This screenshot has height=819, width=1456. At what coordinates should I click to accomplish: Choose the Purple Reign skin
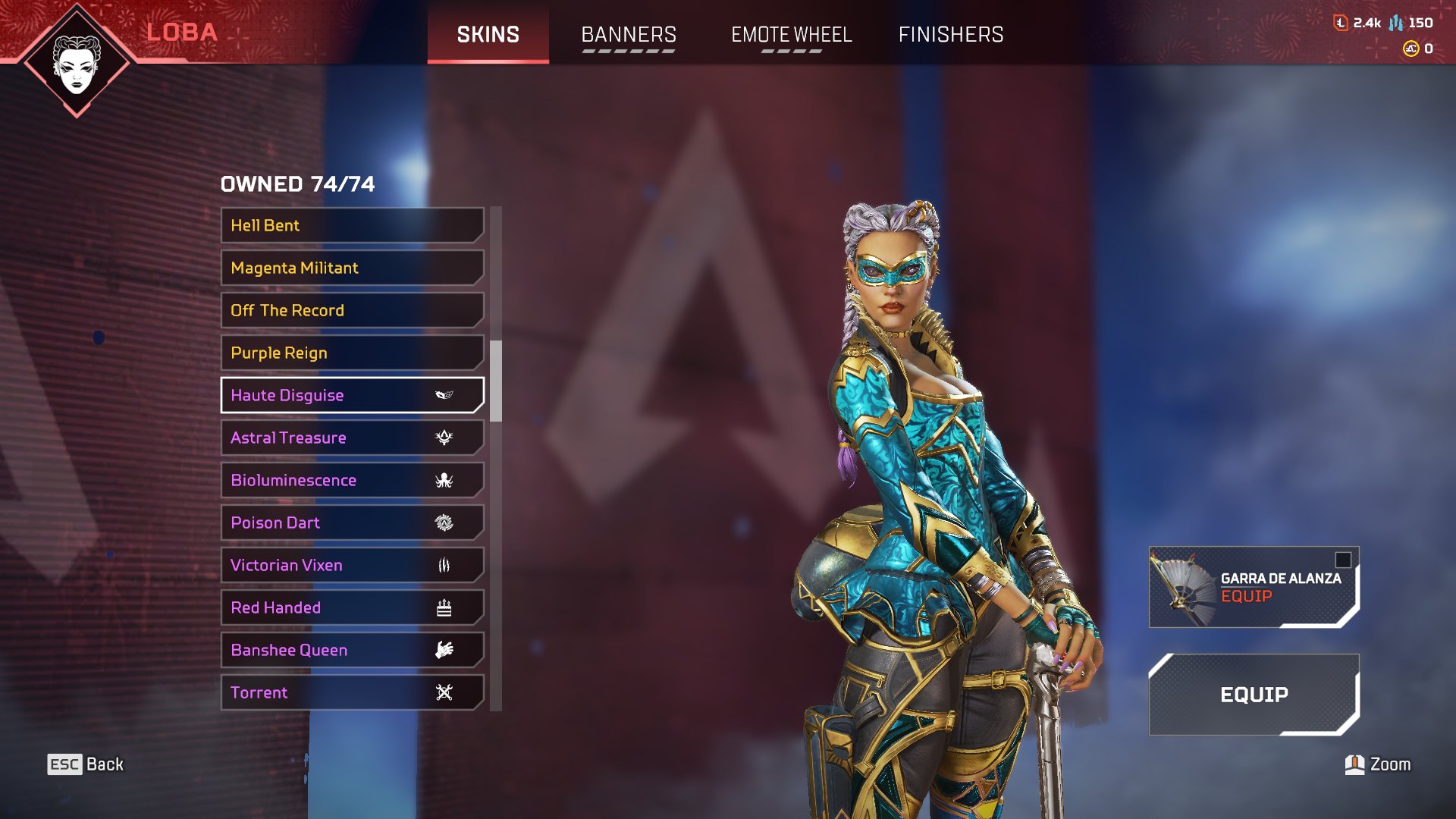(x=352, y=353)
